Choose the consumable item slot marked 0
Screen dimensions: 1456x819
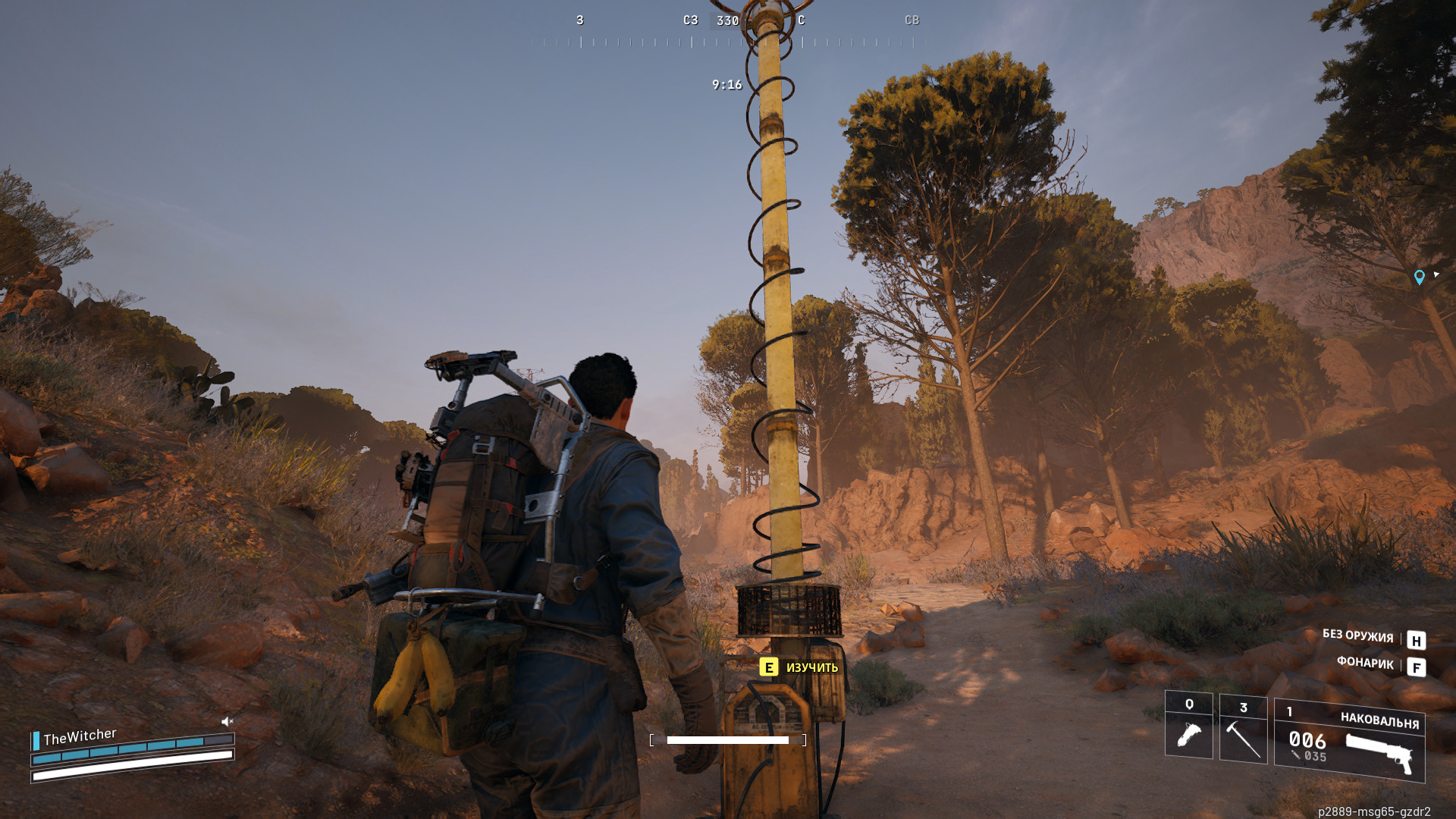coord(1188,725)
